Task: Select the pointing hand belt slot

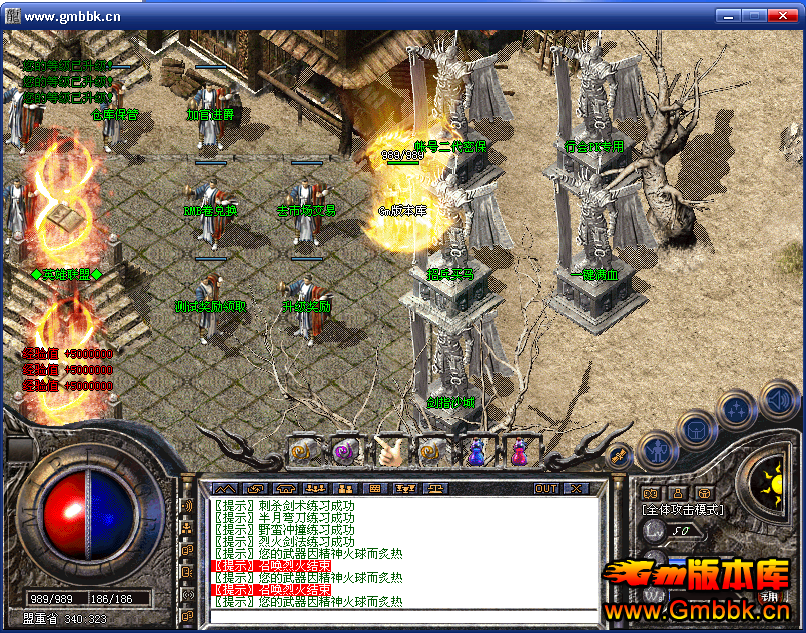Action: click(x=390, y=452)
